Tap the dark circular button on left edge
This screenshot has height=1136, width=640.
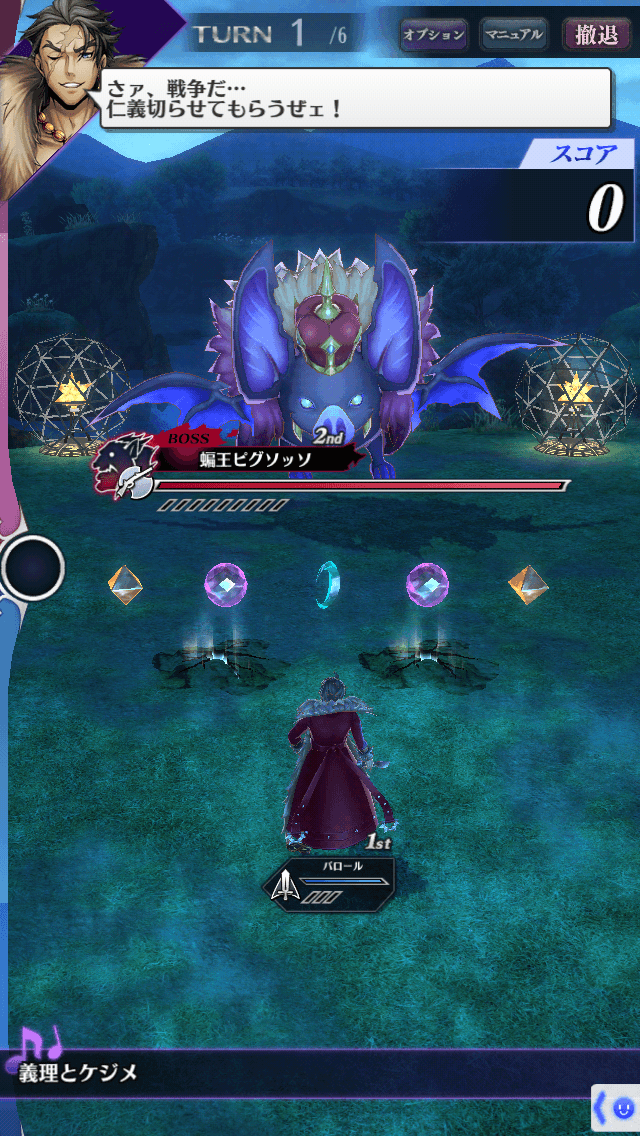pos(33,568)
